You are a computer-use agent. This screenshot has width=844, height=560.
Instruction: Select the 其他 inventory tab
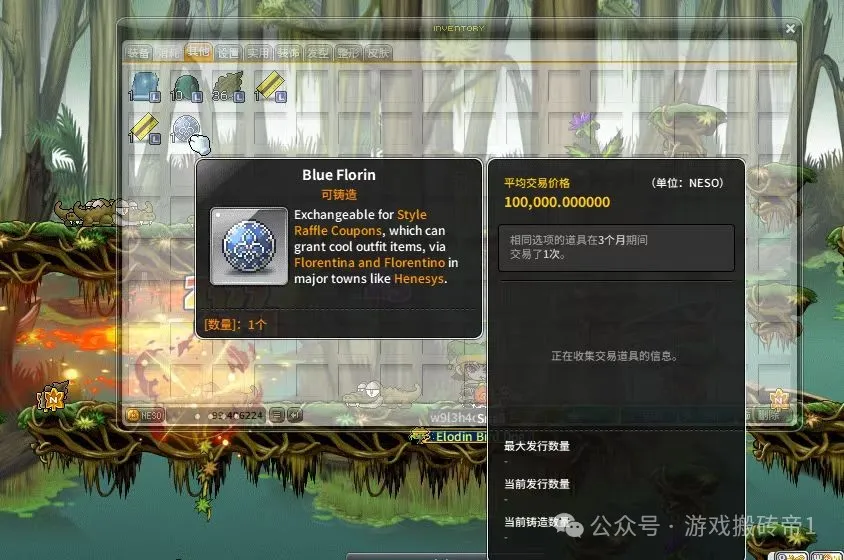coord(197,52)
